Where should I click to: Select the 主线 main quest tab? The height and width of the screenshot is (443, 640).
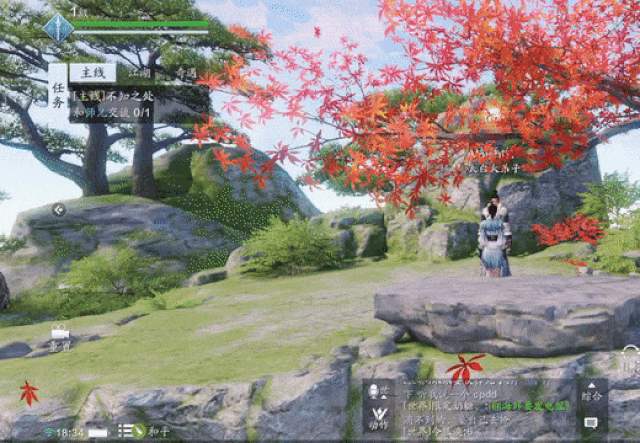pyautogui.click(x=92, y=72)
